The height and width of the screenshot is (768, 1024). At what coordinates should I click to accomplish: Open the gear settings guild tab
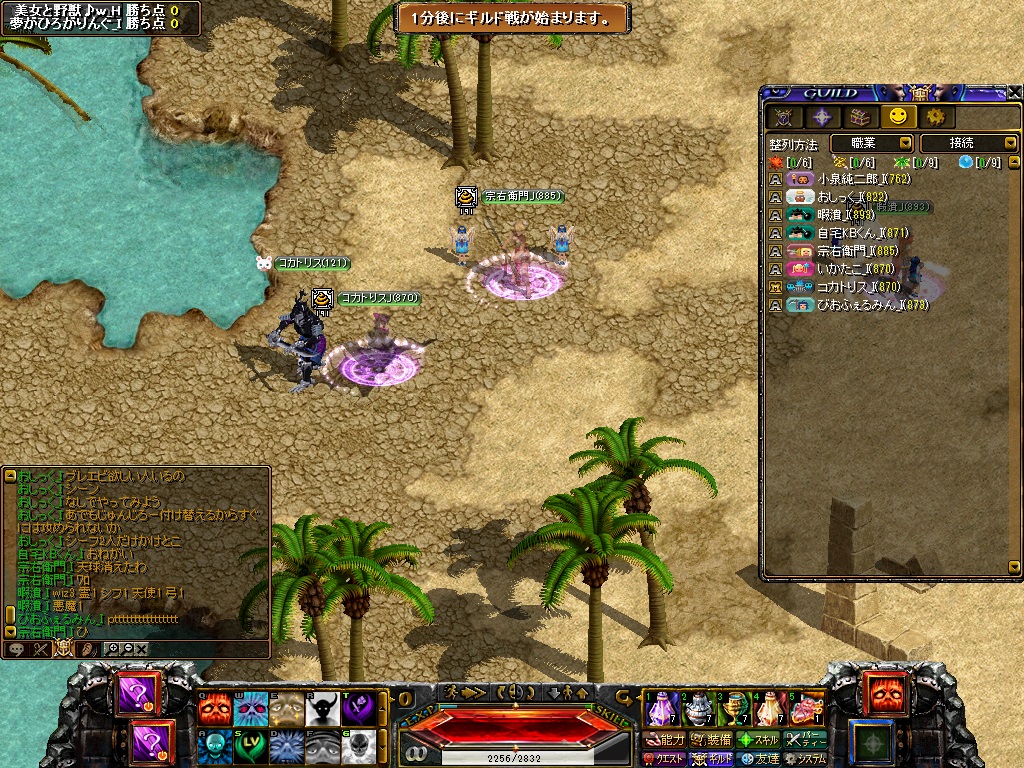[x=935, y=117]
